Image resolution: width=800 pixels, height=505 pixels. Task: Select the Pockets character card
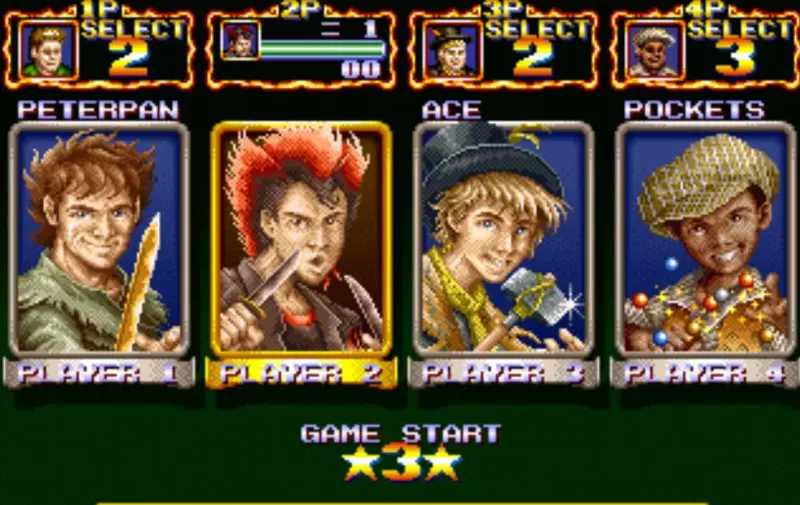(706, 240)
